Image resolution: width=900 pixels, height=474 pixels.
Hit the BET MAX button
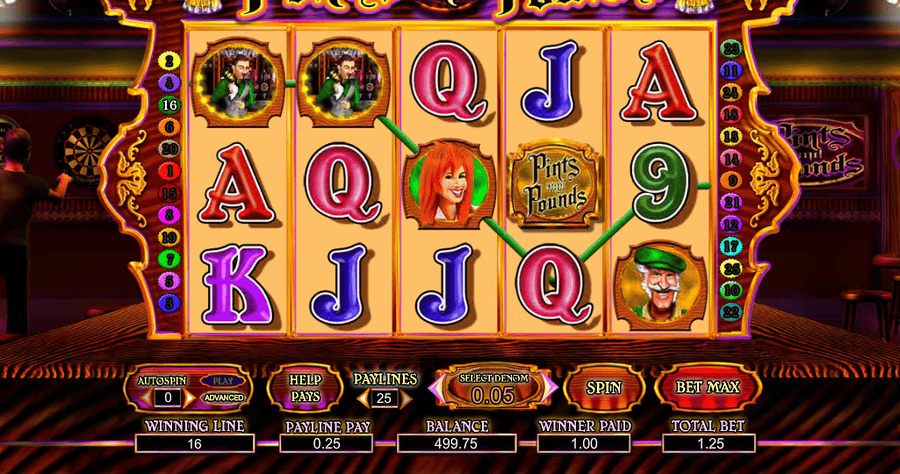click(707, 387)
